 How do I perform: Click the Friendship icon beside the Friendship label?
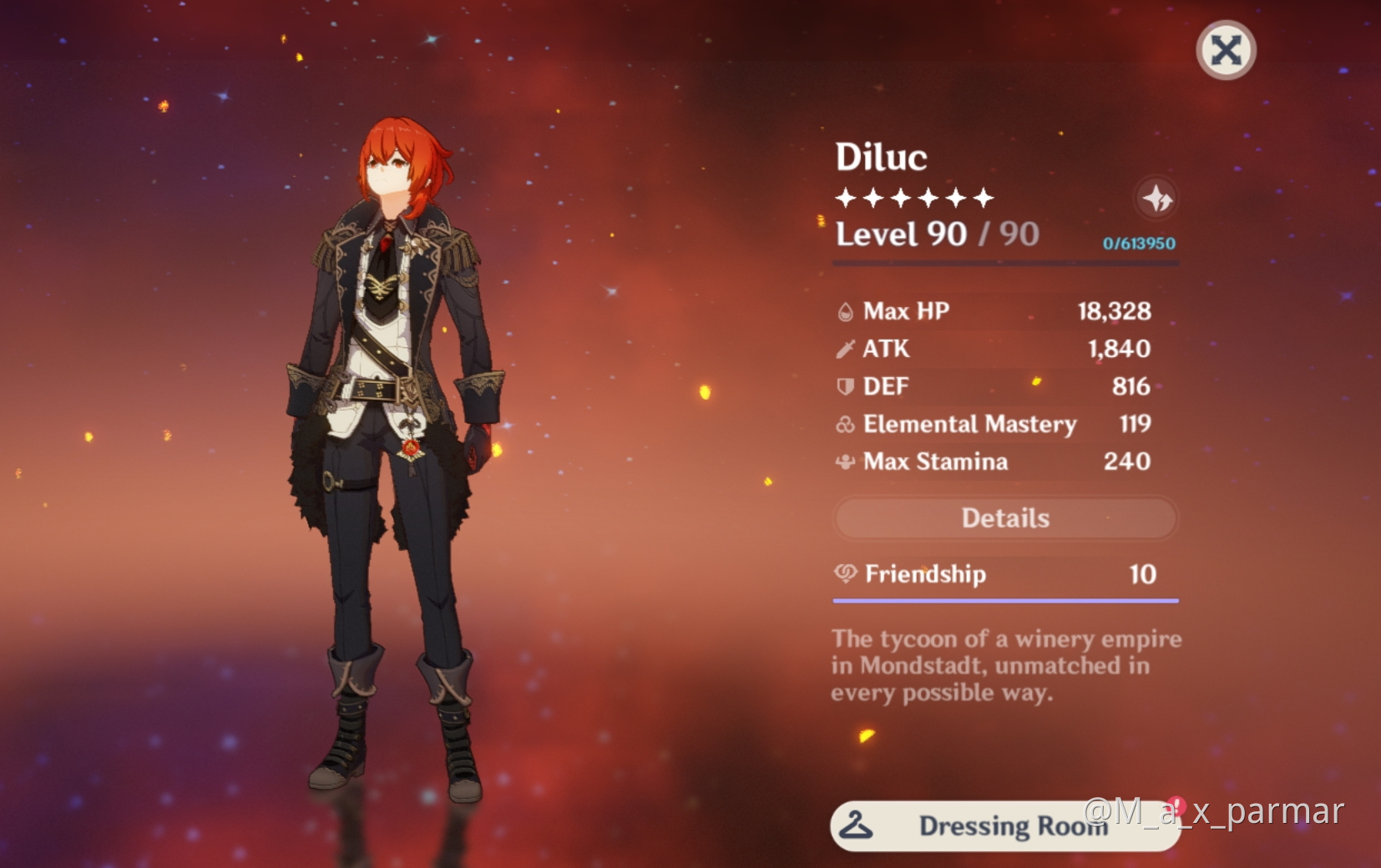[x=844, y=573]
